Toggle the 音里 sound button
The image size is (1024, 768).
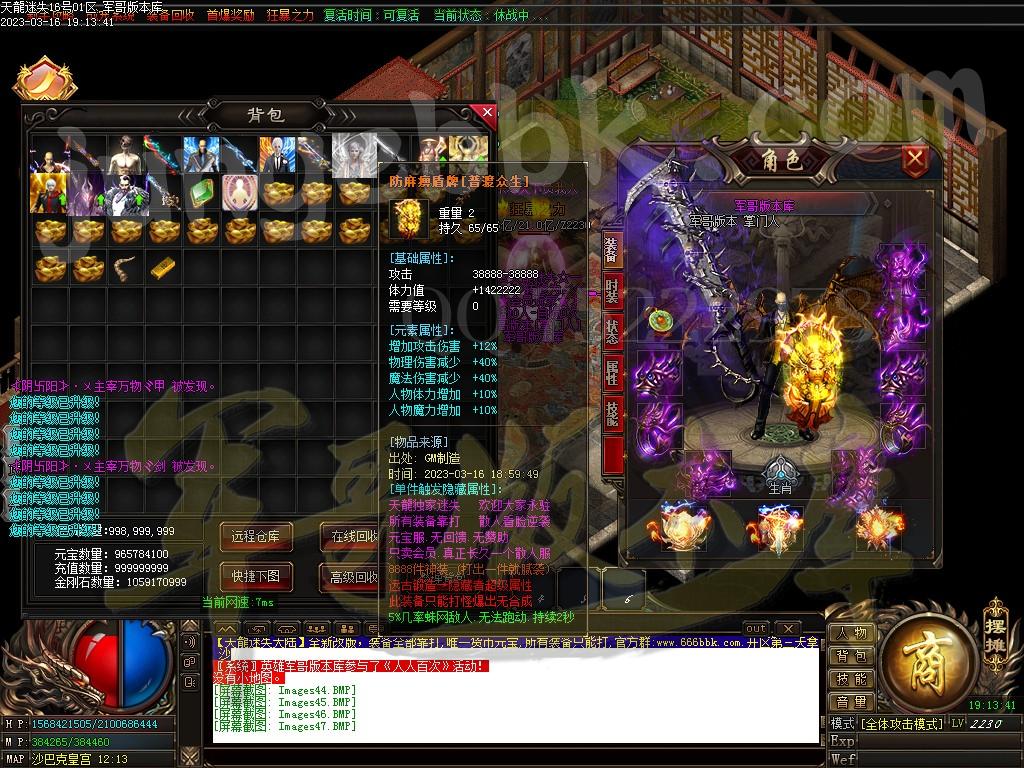(x=852, y=702)
